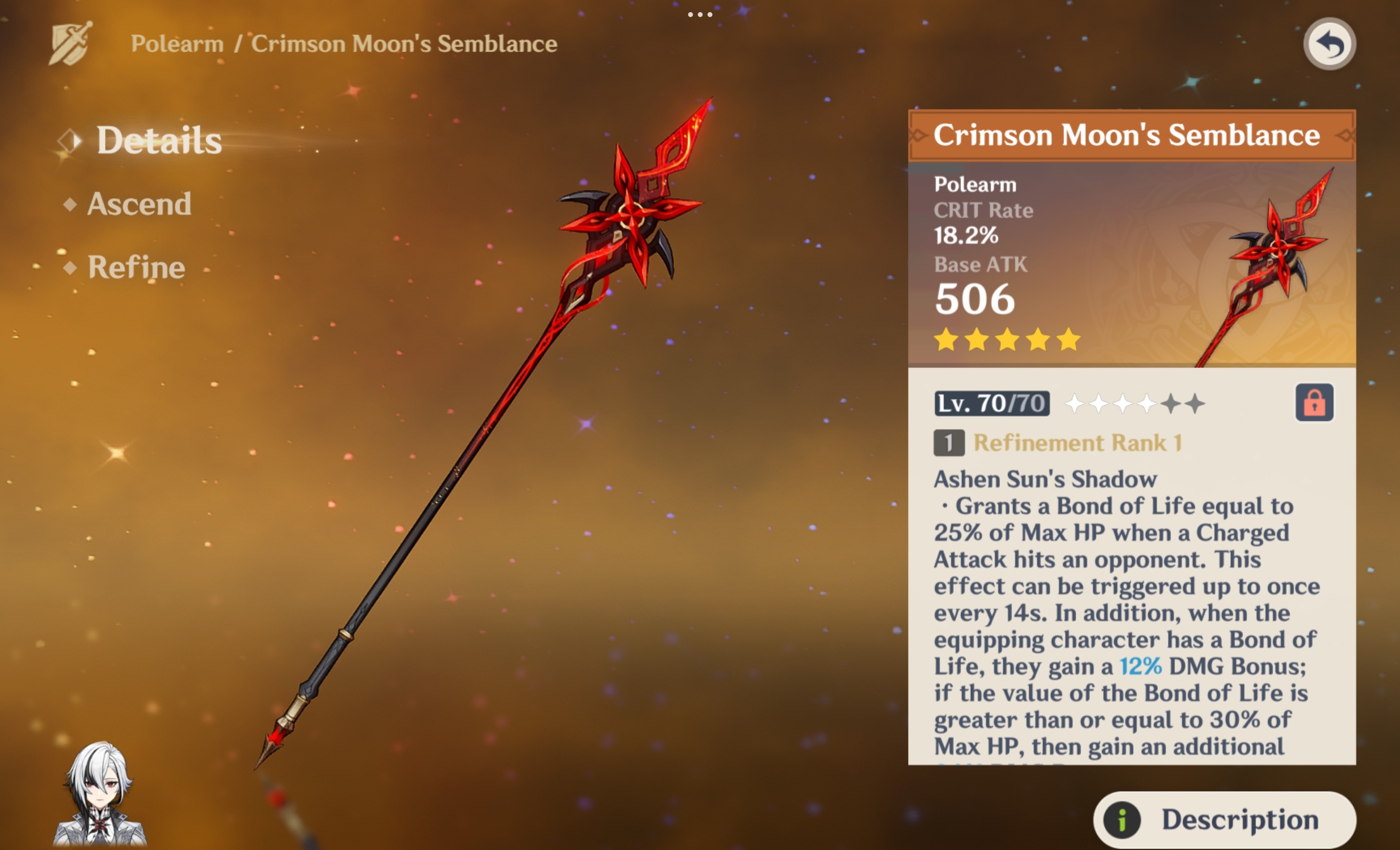1400x850 pixels.
Task: Click the diamond marker beside Ascend
Action: point(70,205)
